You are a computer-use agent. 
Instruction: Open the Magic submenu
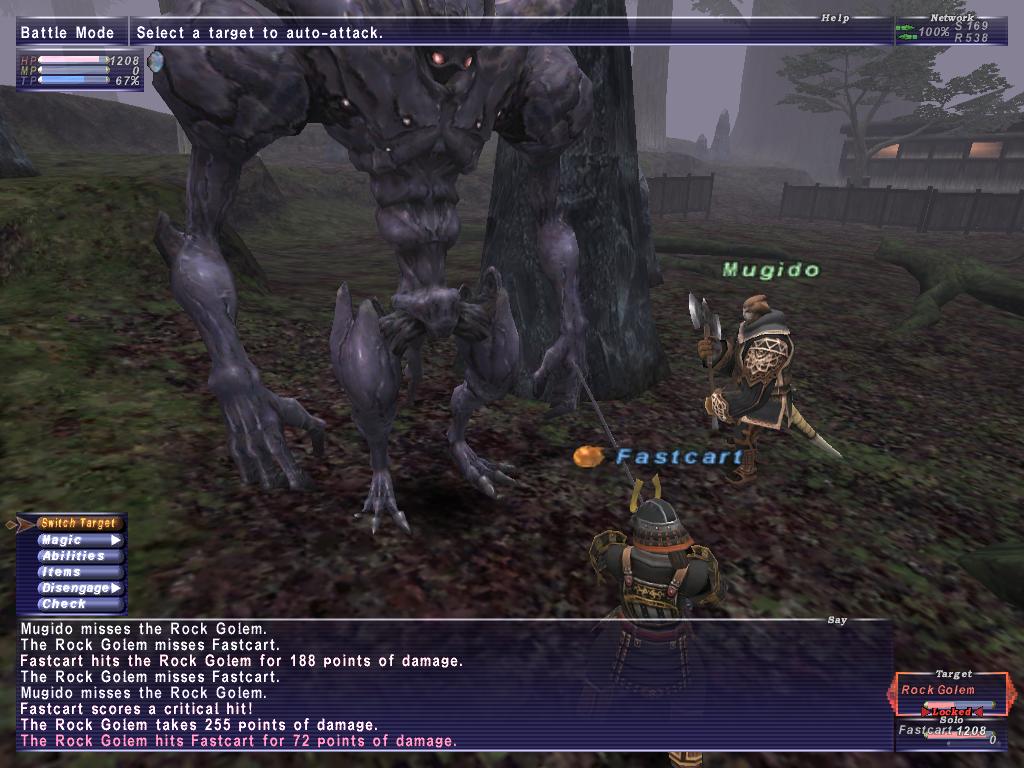[x=79, y=540]
